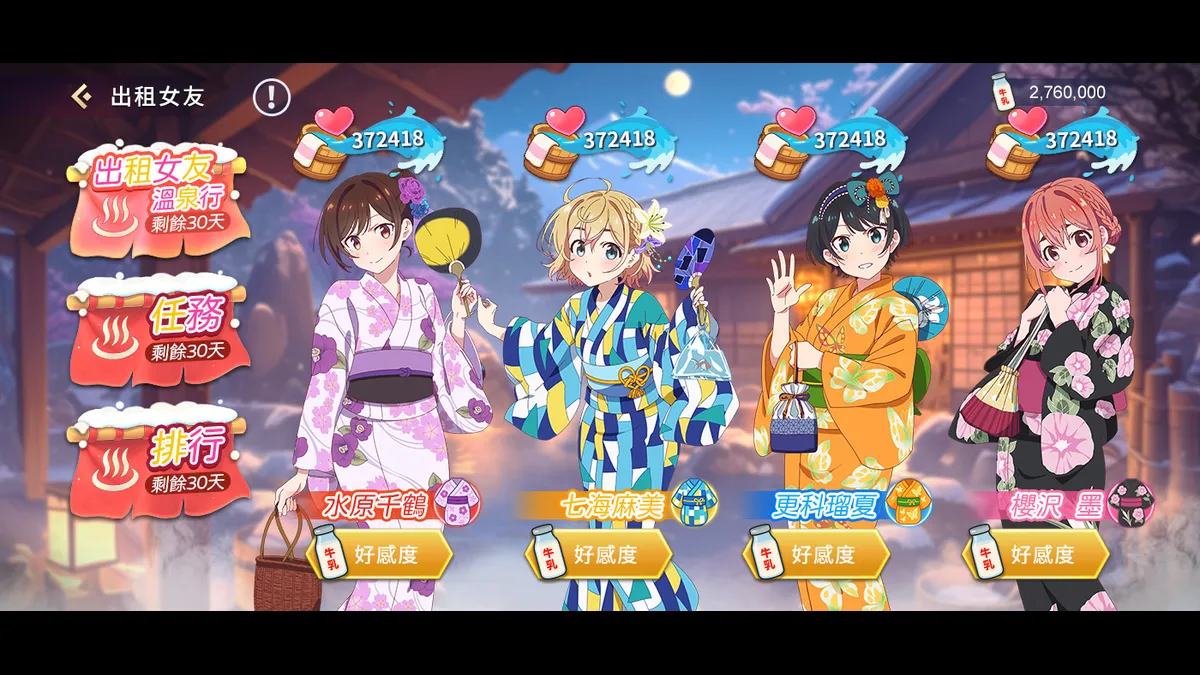The height and width of the screenshot is (675, 1200).
Task: Select 水原千鶴's purple yukata icon
Action: tap(457, 503)
